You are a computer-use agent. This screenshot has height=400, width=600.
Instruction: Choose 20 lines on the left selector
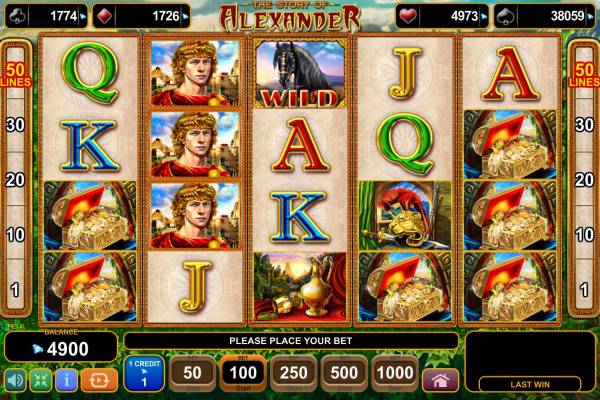coord(15,180)
